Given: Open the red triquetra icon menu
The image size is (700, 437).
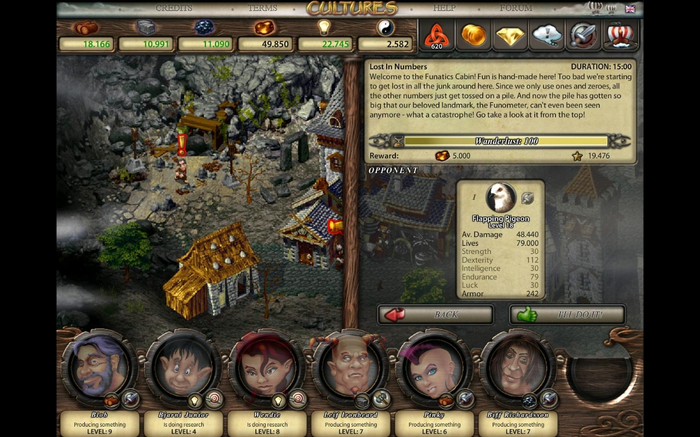Looking at the screenshot, I should point(435,36).
